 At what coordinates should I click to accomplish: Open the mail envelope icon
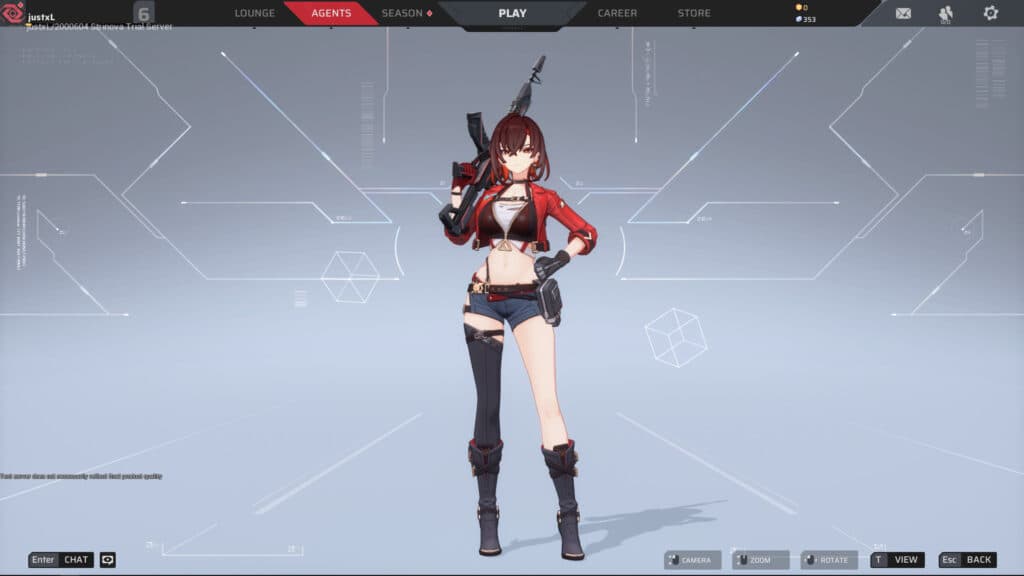(903, 13)
